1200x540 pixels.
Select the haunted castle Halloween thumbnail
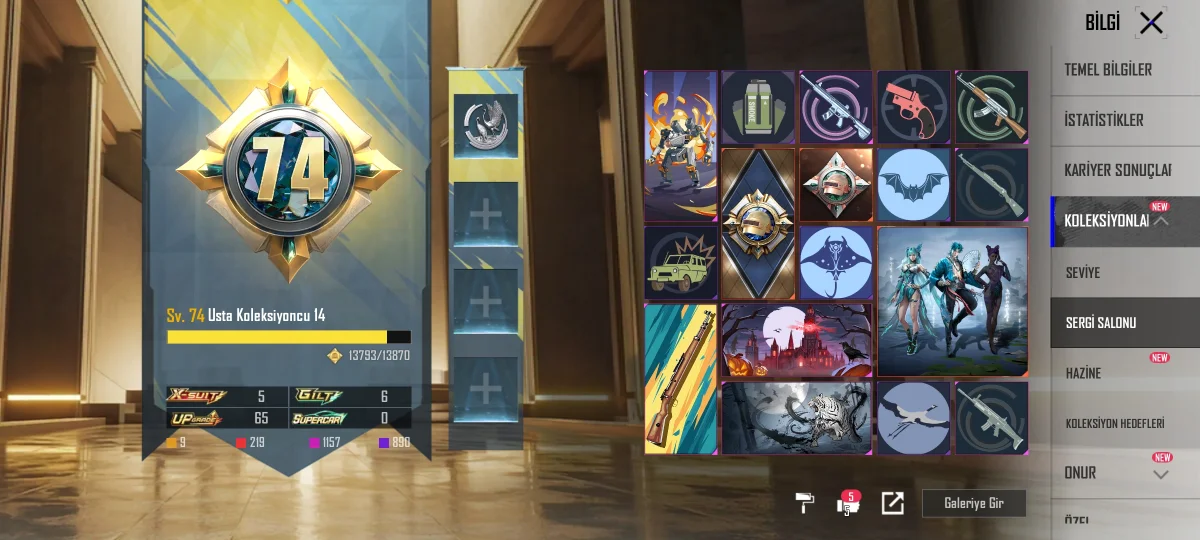[x=796, y=340]
